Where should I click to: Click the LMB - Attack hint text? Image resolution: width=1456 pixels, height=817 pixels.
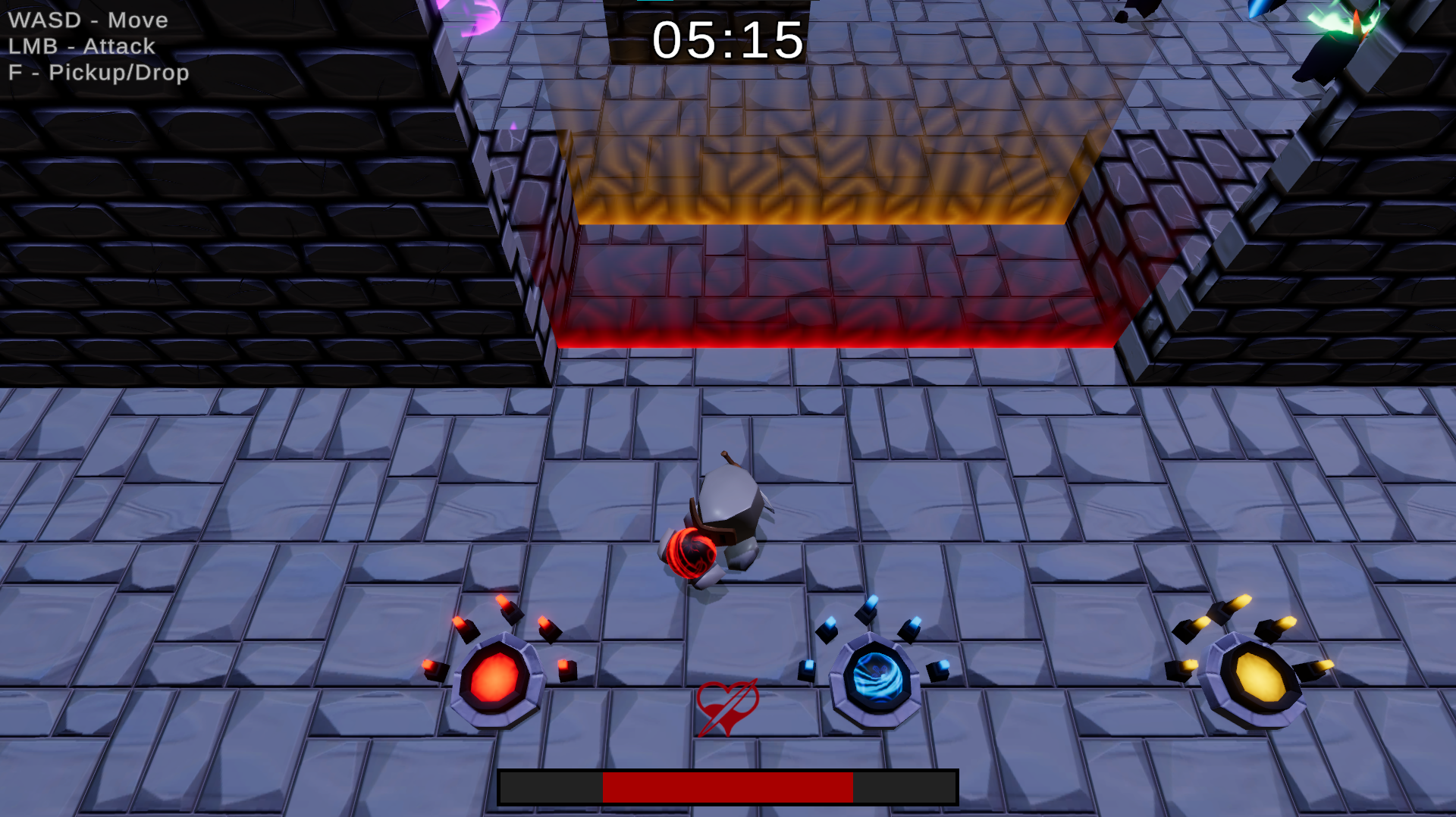pyautogui.click(x=81, y=47)
